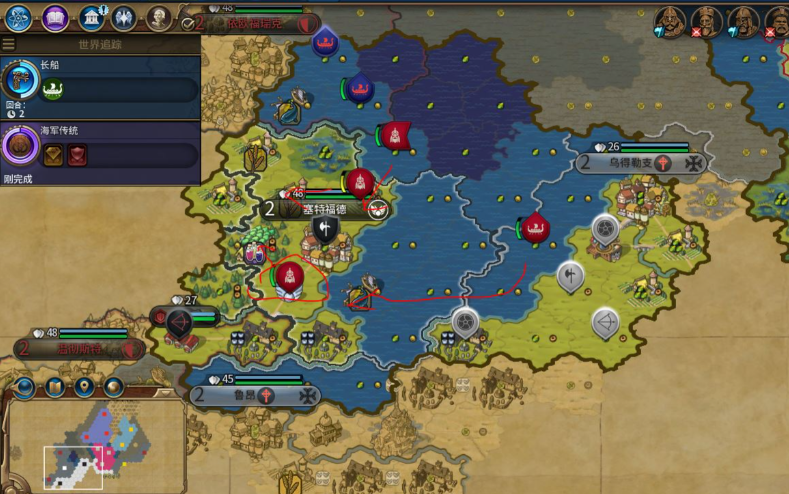Open the 乌得勒支 city-state banner

(x=642, y=162)
